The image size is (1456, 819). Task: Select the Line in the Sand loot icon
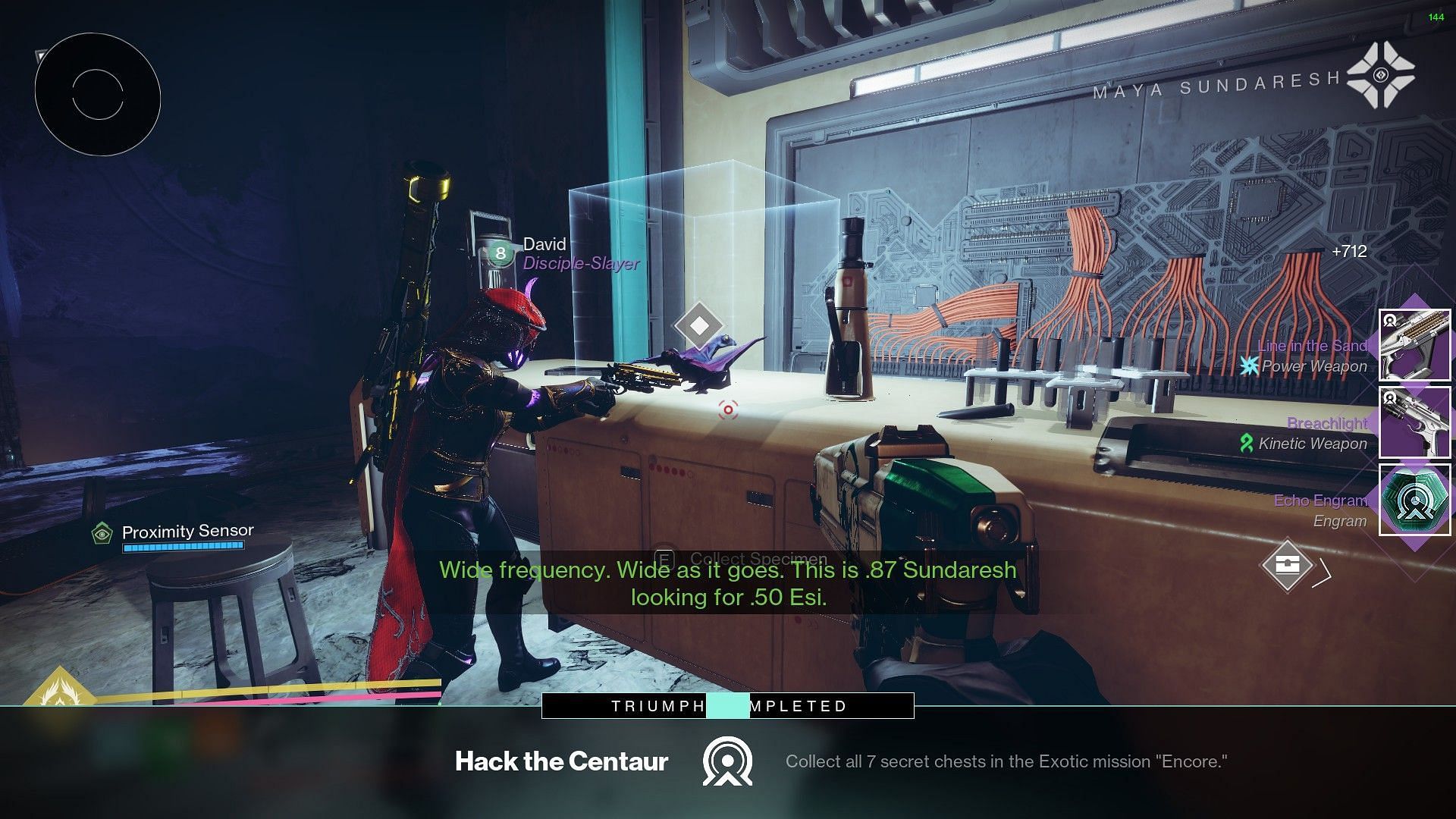[1414, 345]
